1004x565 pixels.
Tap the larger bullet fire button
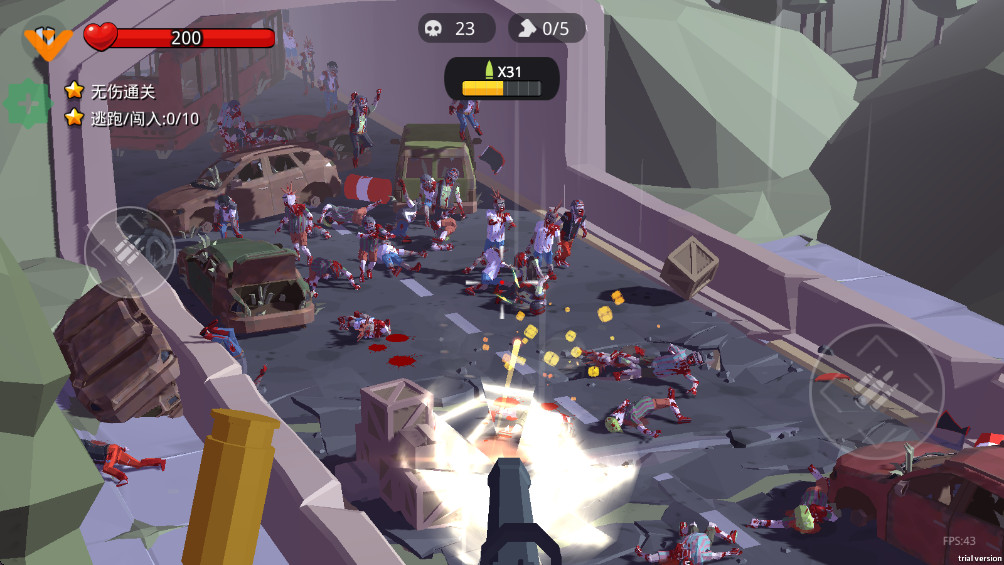click(877, 385)
